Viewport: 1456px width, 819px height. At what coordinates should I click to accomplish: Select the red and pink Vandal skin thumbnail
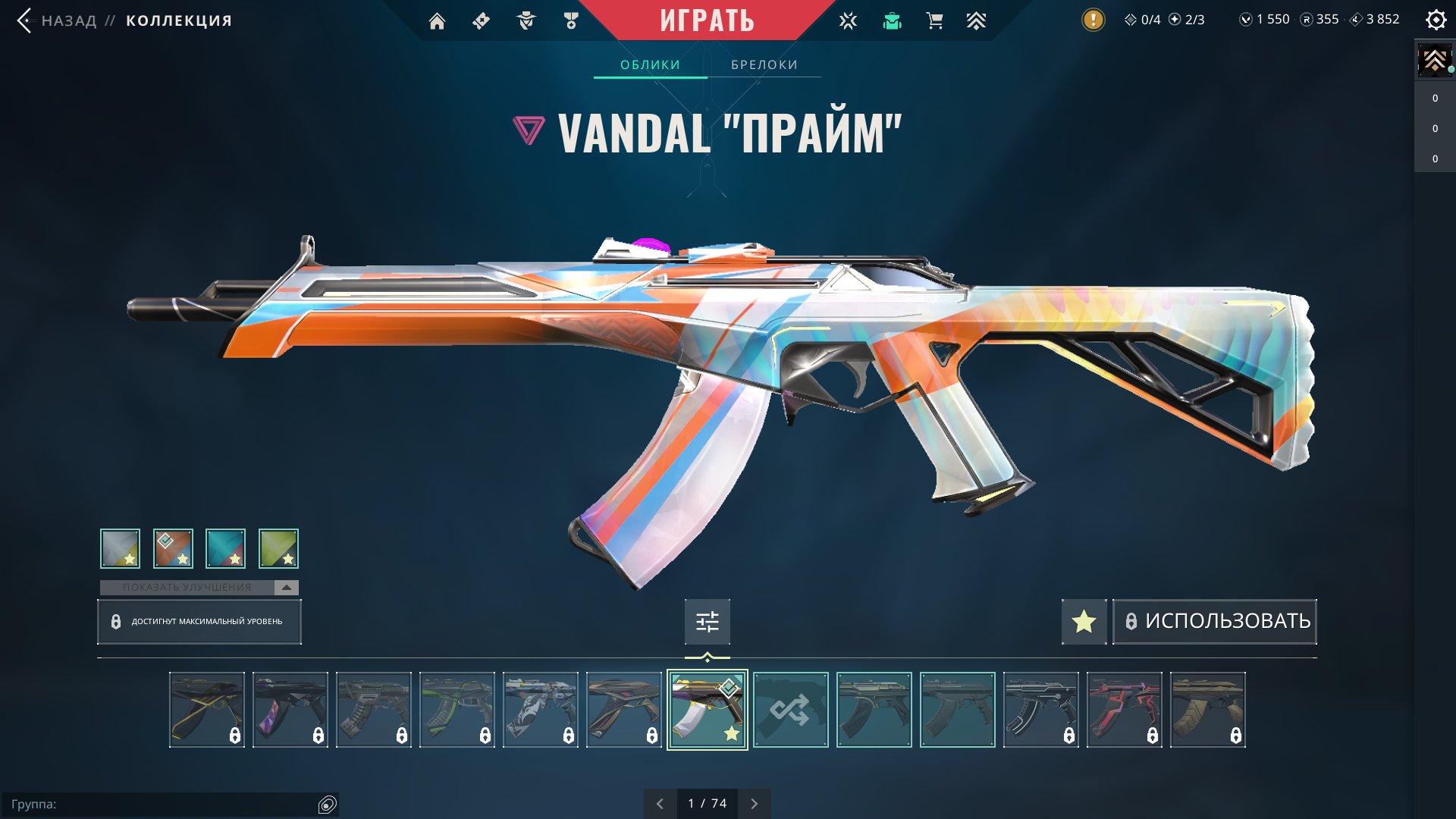tap(1124, 710)
